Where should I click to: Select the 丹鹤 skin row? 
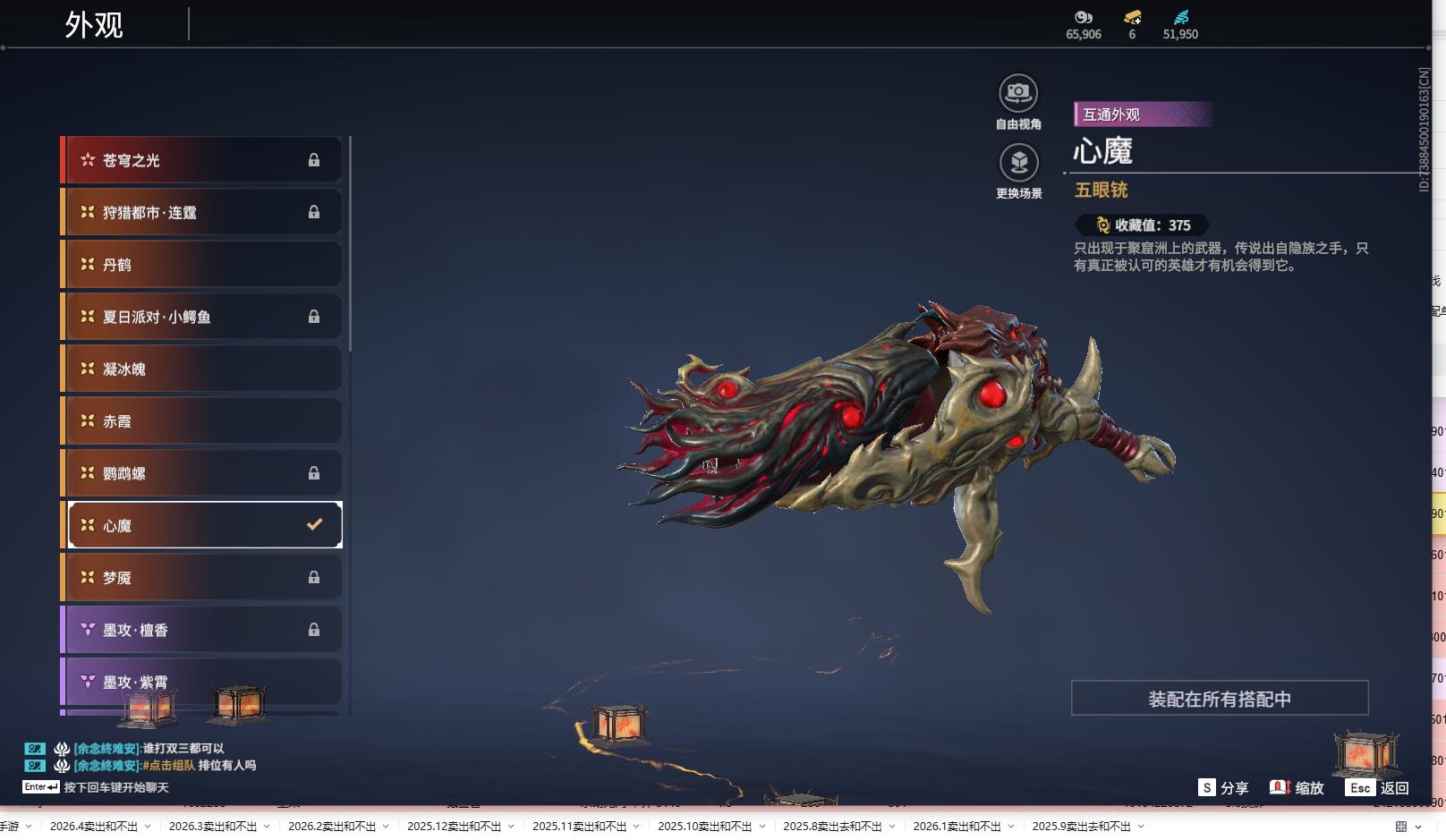[202, 265]
